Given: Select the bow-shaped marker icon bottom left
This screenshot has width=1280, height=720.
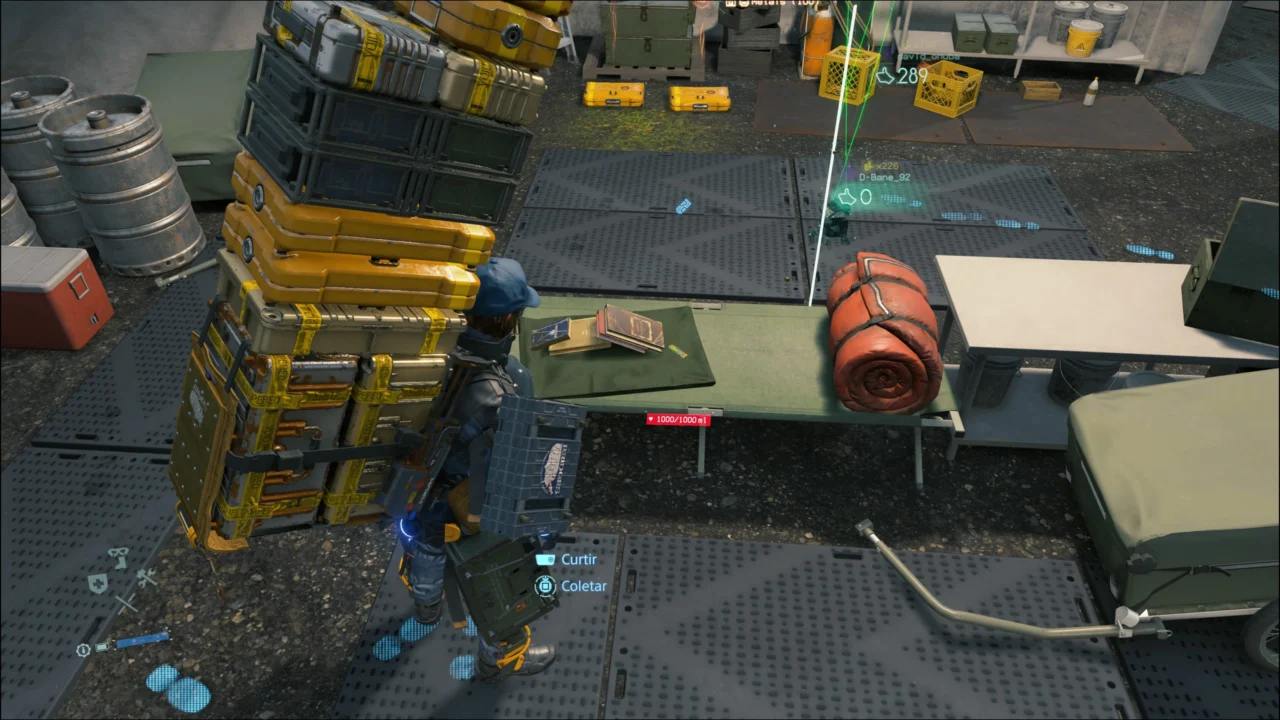Looking at the screenshot, I should 117,557.
